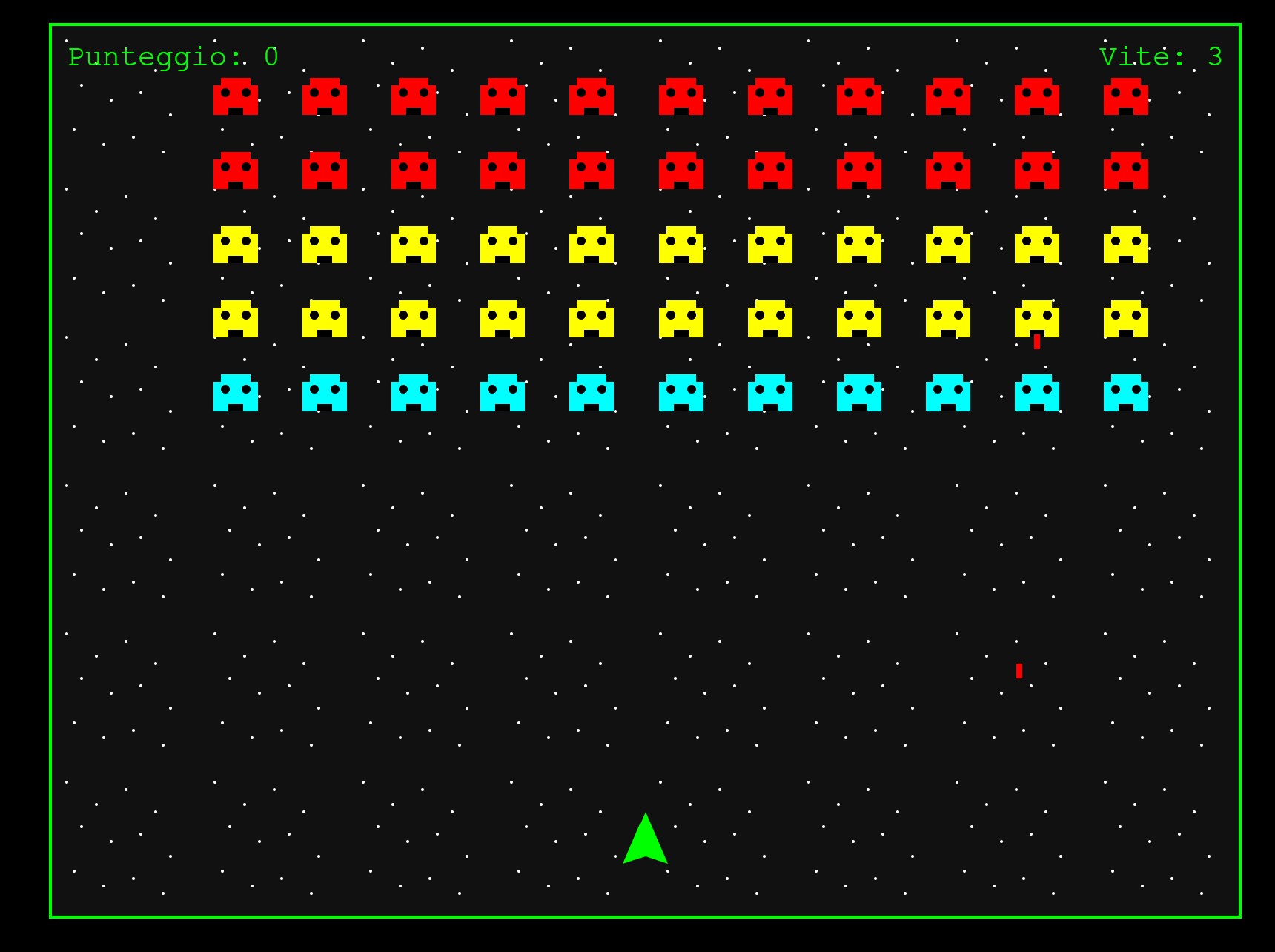Click the red alien in the top-left corner

(x=236, y=96)
